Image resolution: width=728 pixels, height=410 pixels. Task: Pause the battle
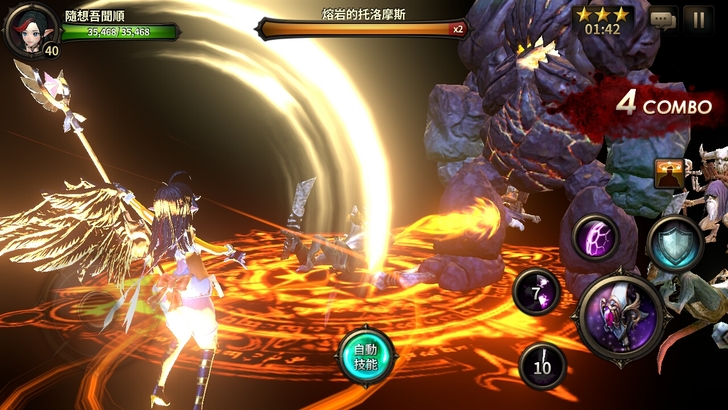point(697,18)
